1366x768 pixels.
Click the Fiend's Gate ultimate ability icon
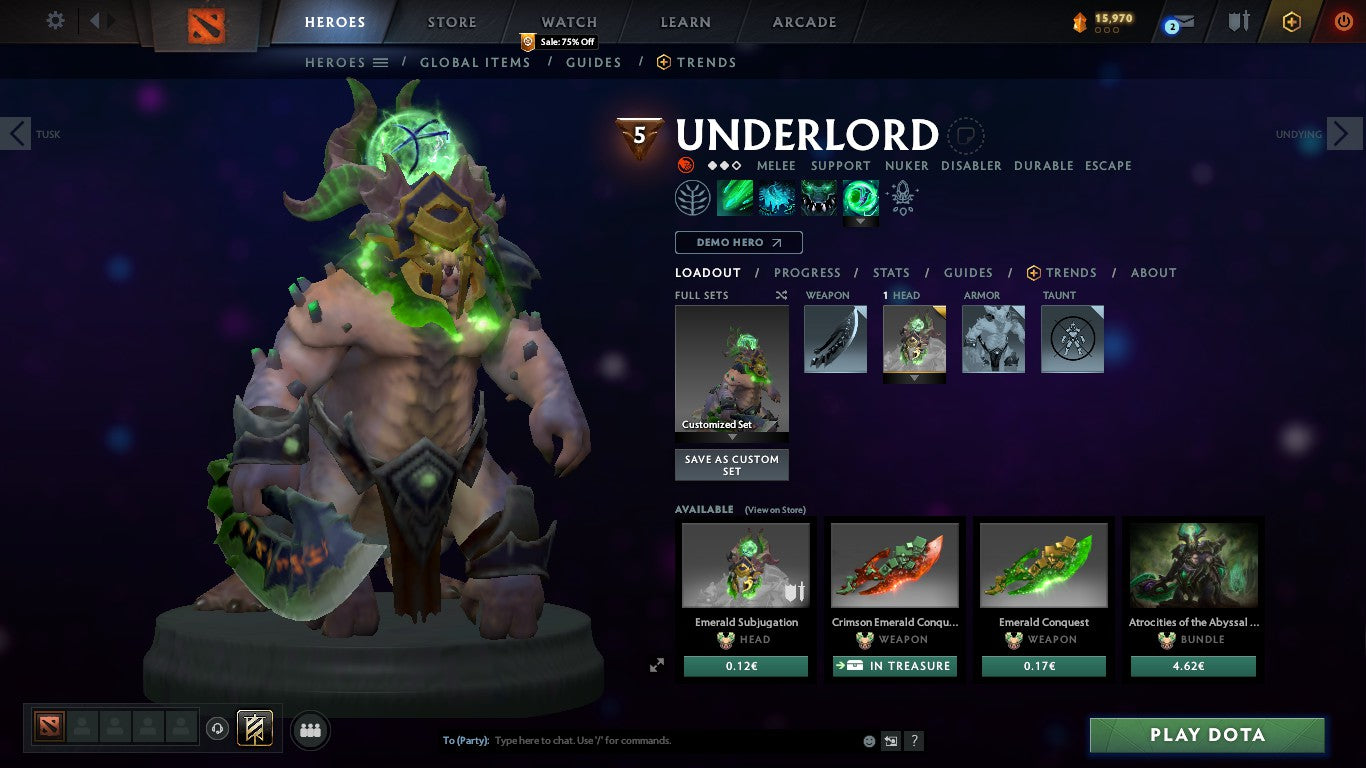[x=860, y=197]
